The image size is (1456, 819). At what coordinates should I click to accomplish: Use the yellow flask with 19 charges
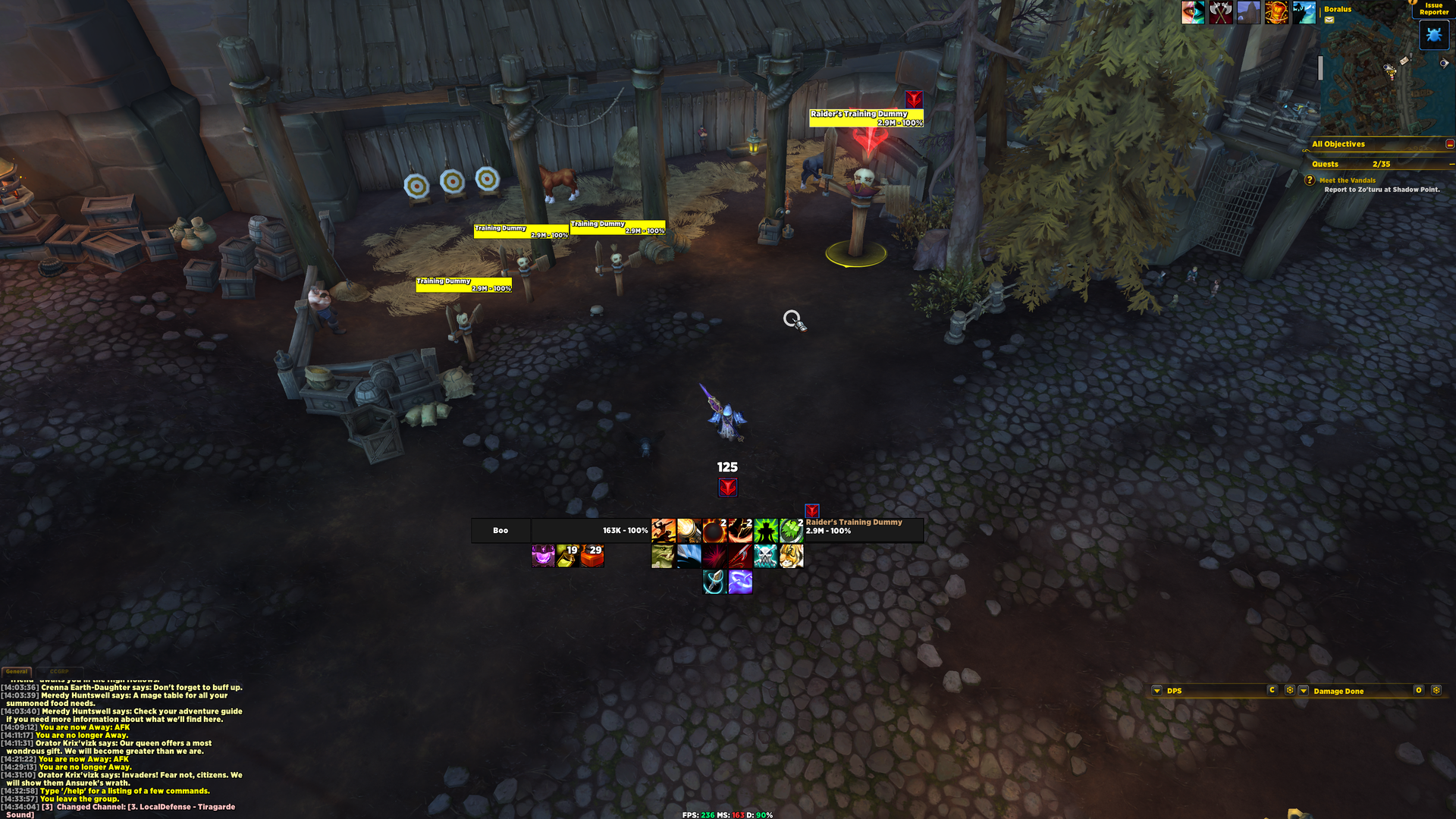click(x=567, y=557)
